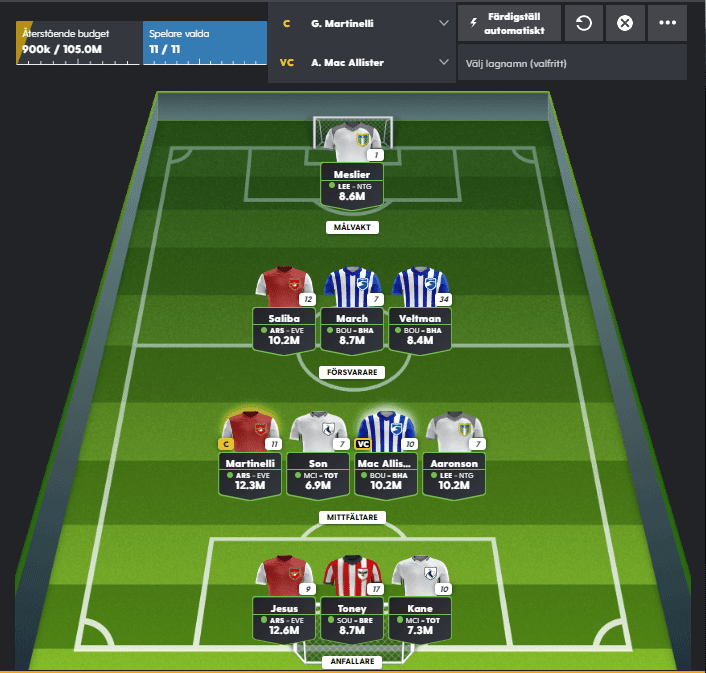Image resolution: width=706 pixels, height=673 pixels.
Task: Clear the team with the X button
Action: click(625, 22)
